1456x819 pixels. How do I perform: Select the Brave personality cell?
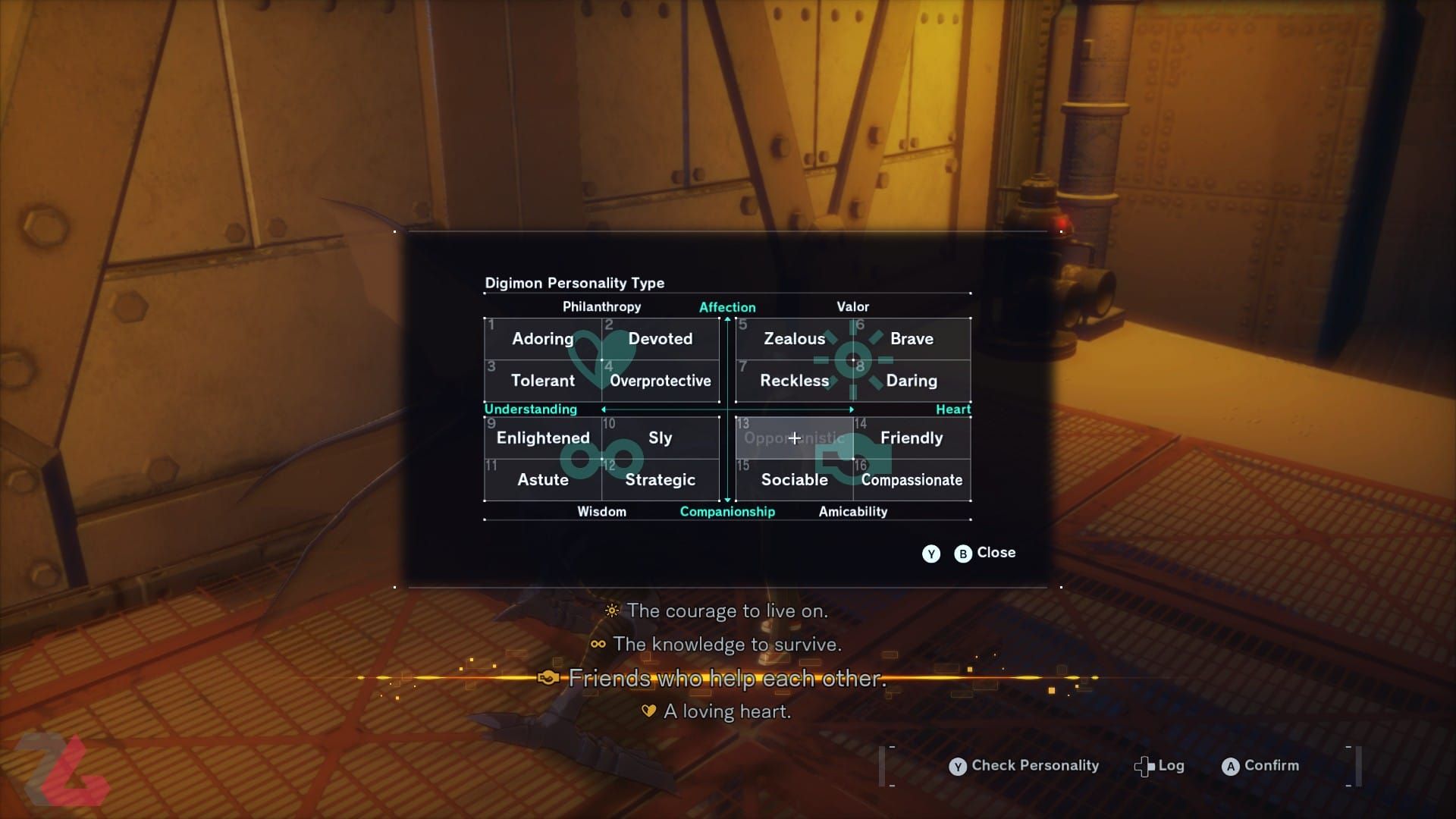912,339
